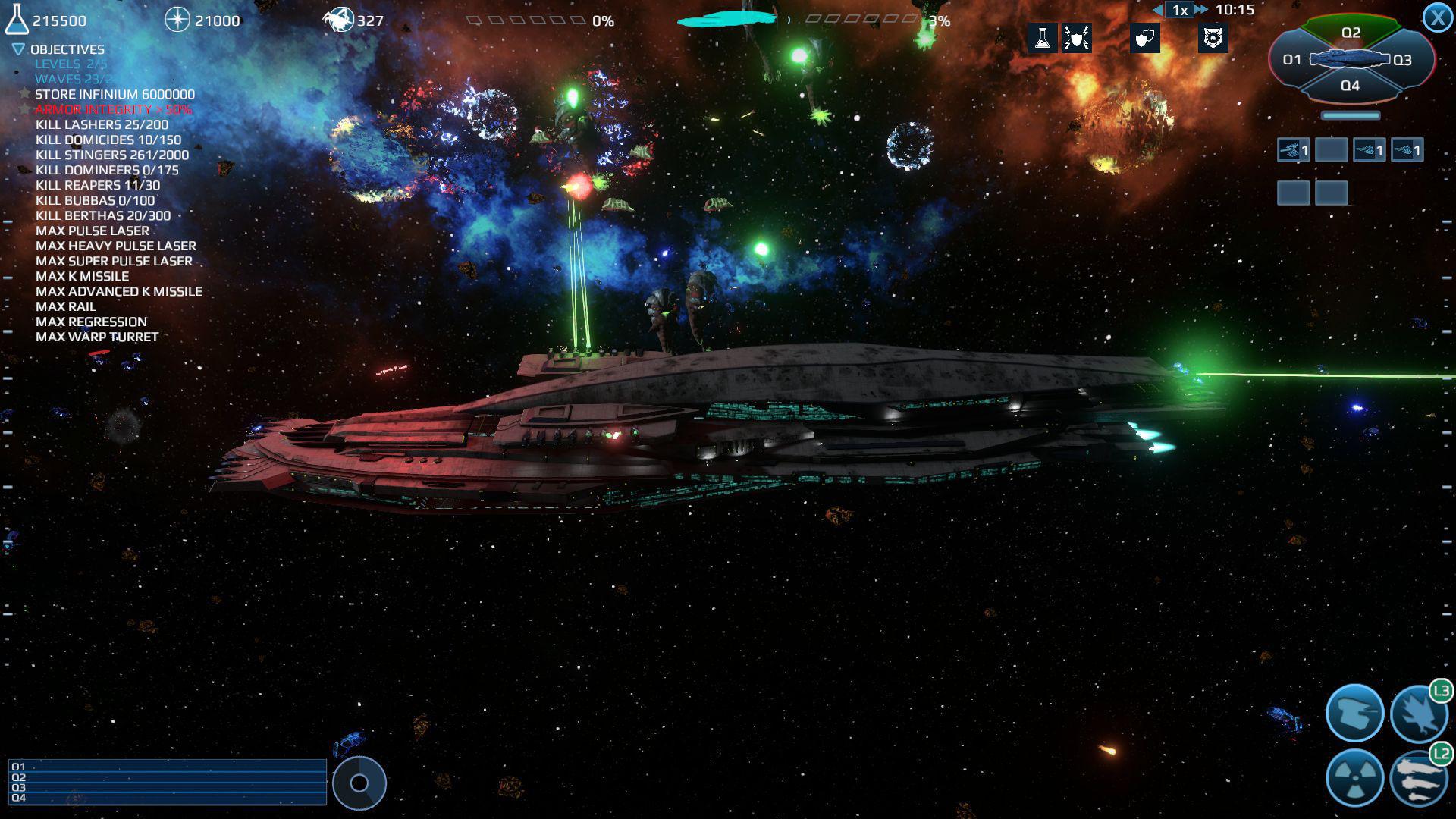Select the first turret slot showing count 1

point(1293,149)
